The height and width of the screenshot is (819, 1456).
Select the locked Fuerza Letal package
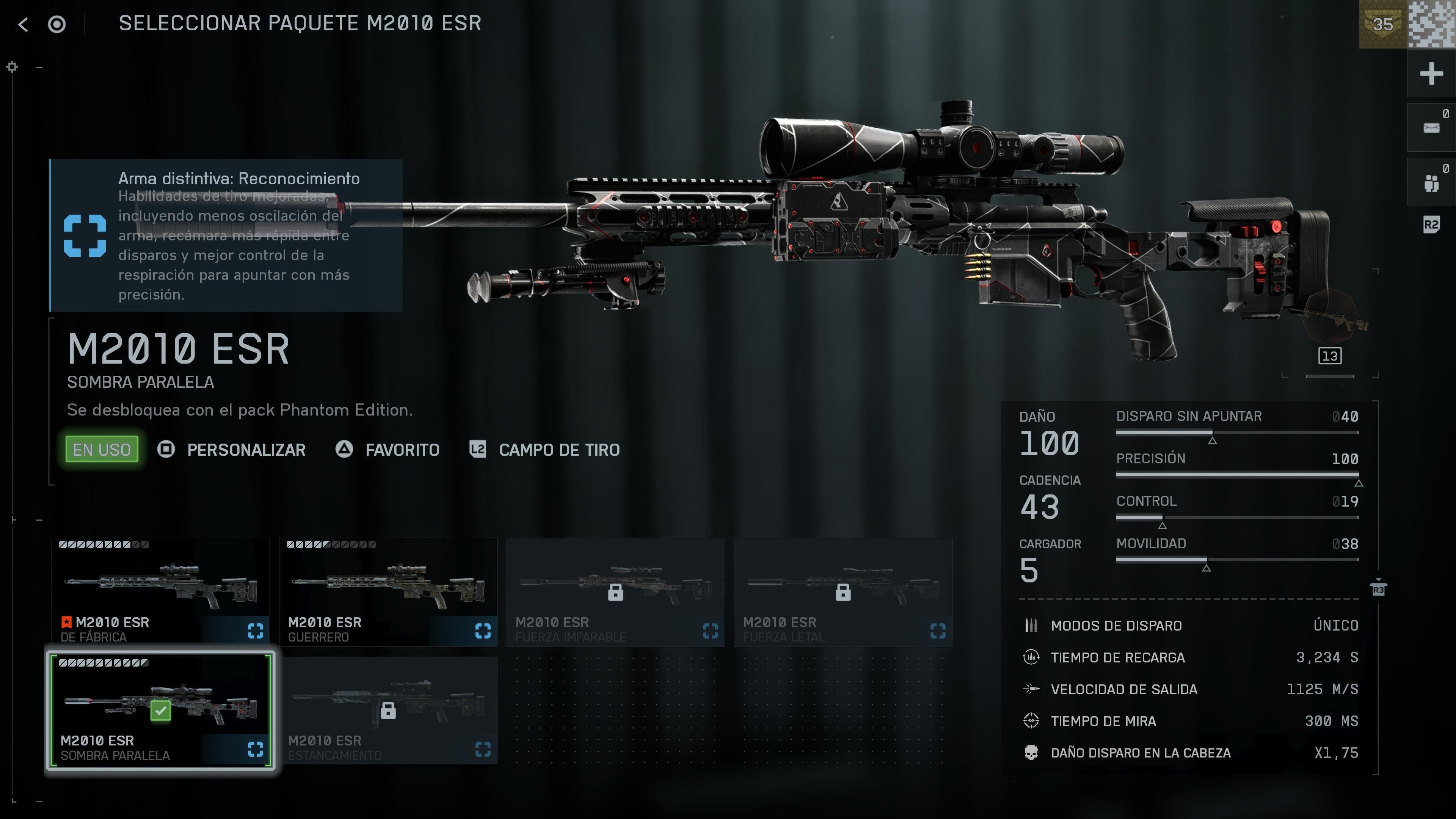click(842, 591)
